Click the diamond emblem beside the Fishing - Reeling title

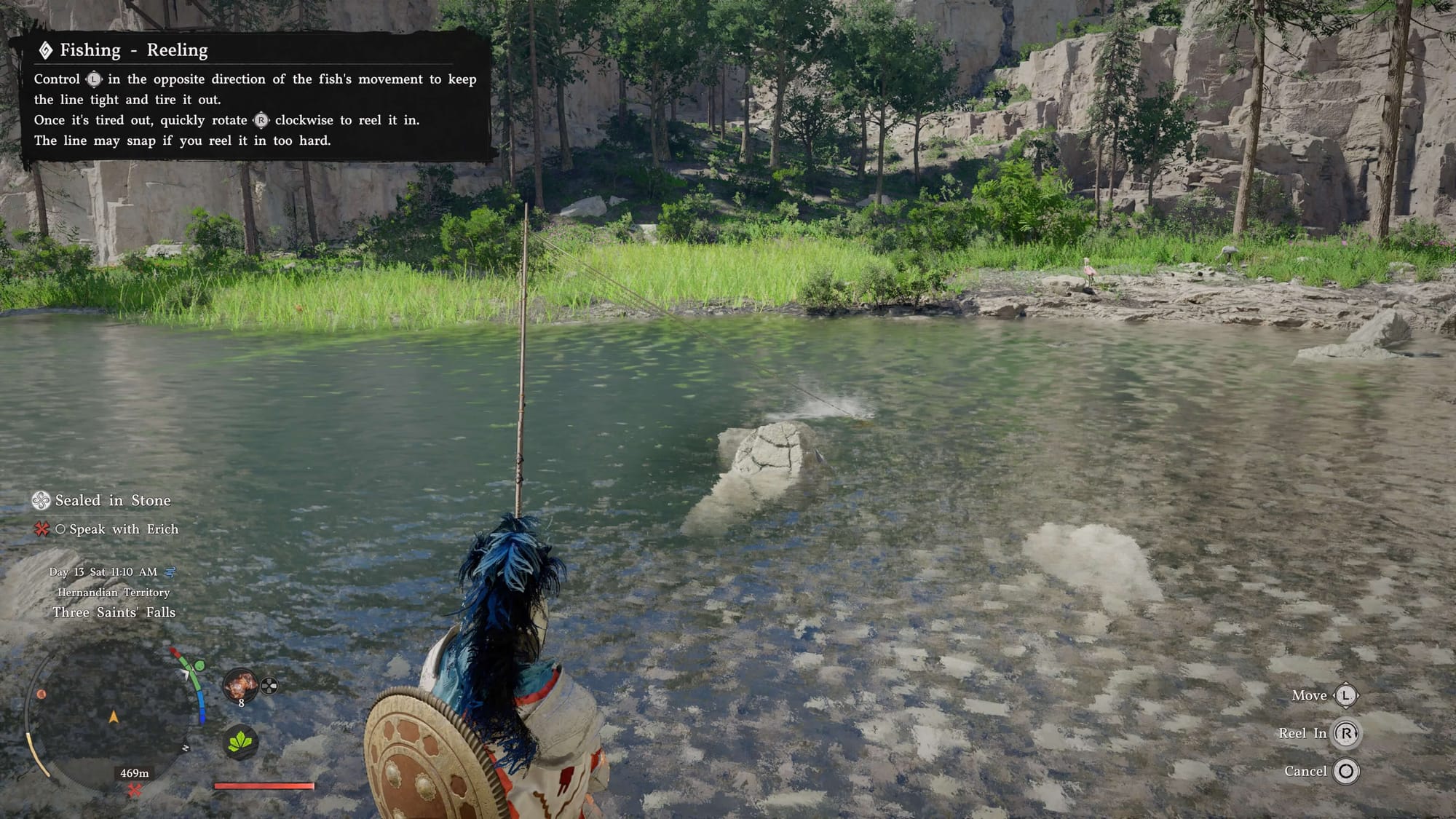pos(45,50)
